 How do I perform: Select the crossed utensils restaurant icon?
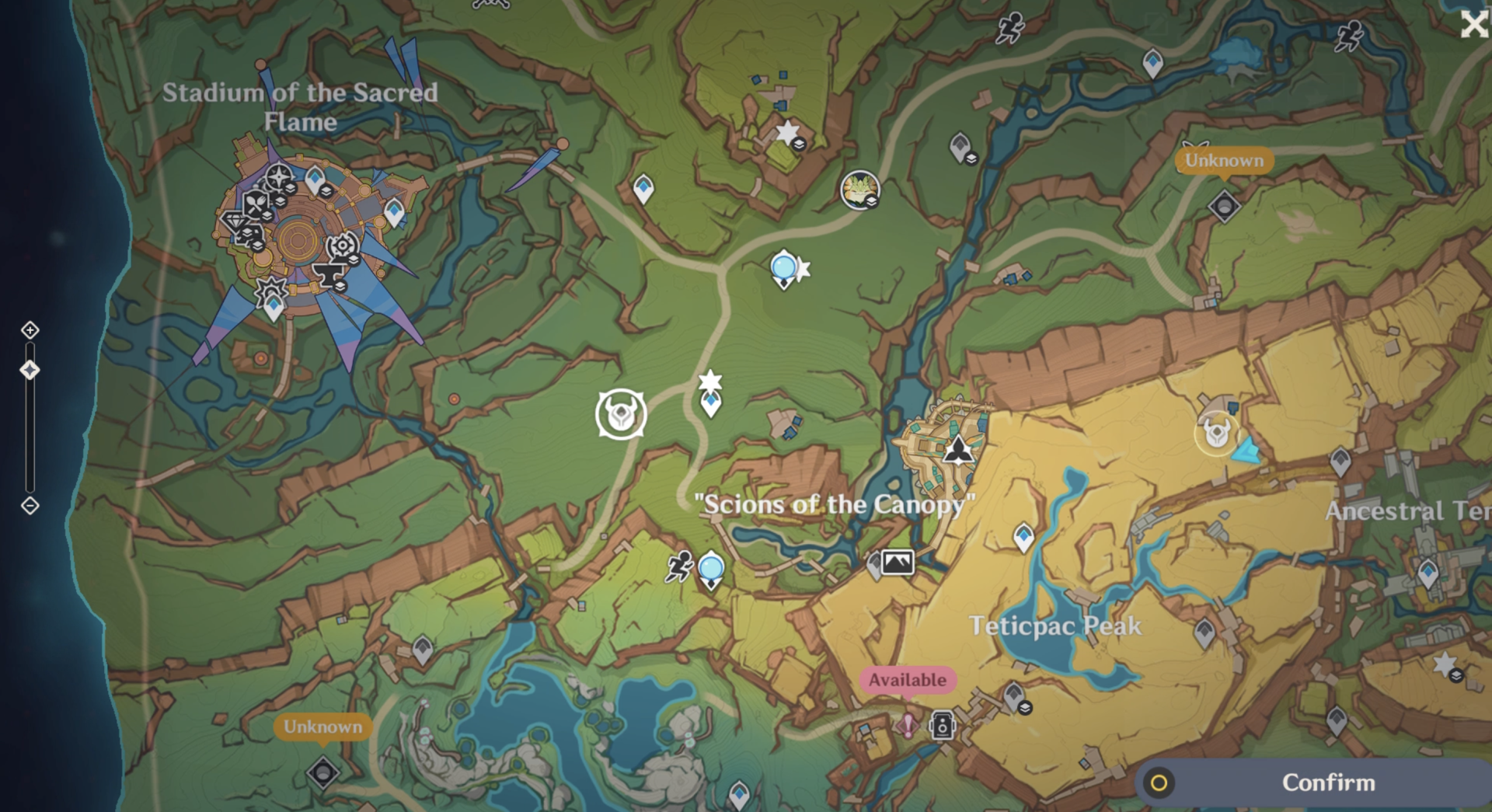click(256, 205)
